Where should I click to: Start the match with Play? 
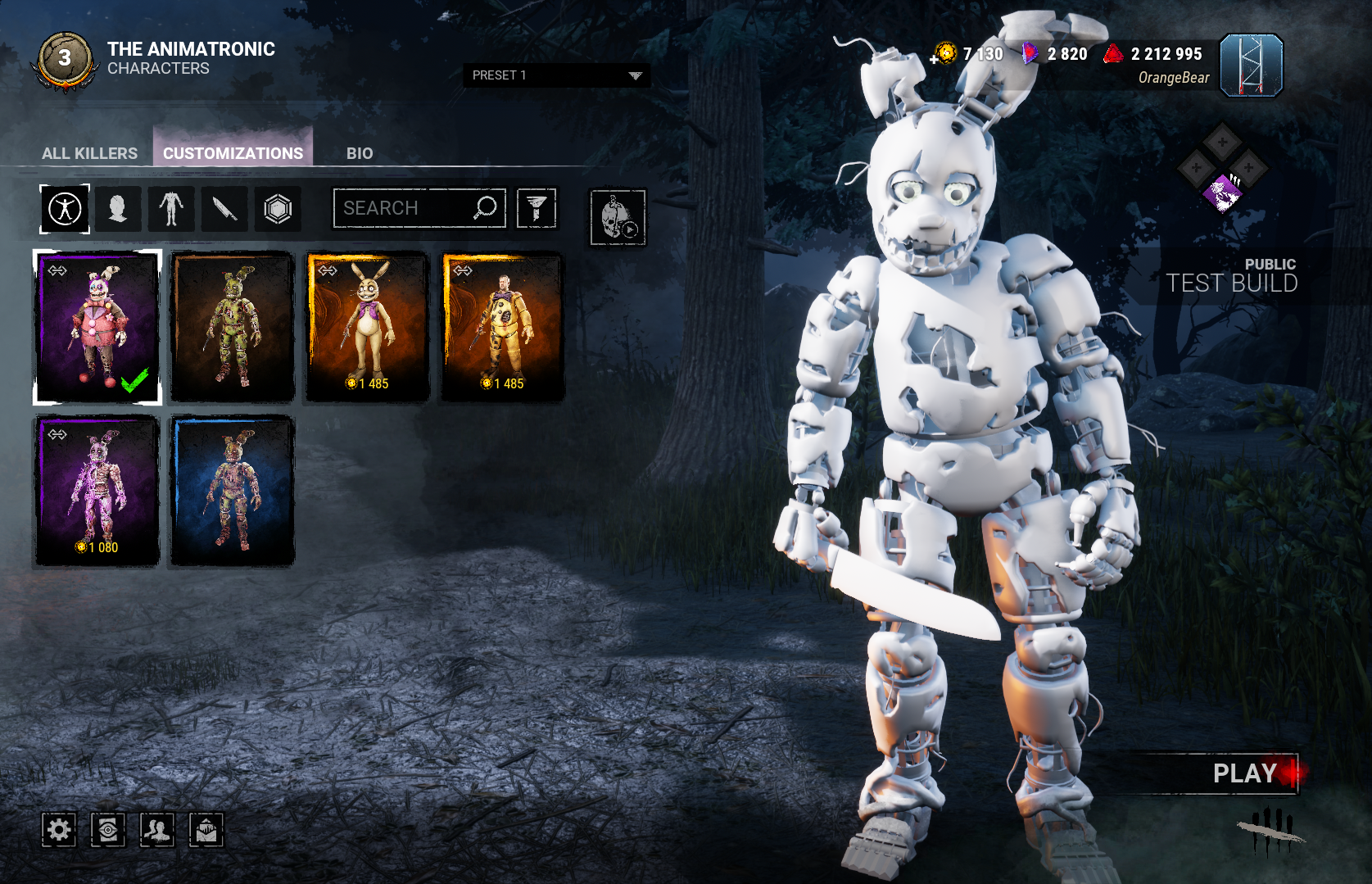1244,773
